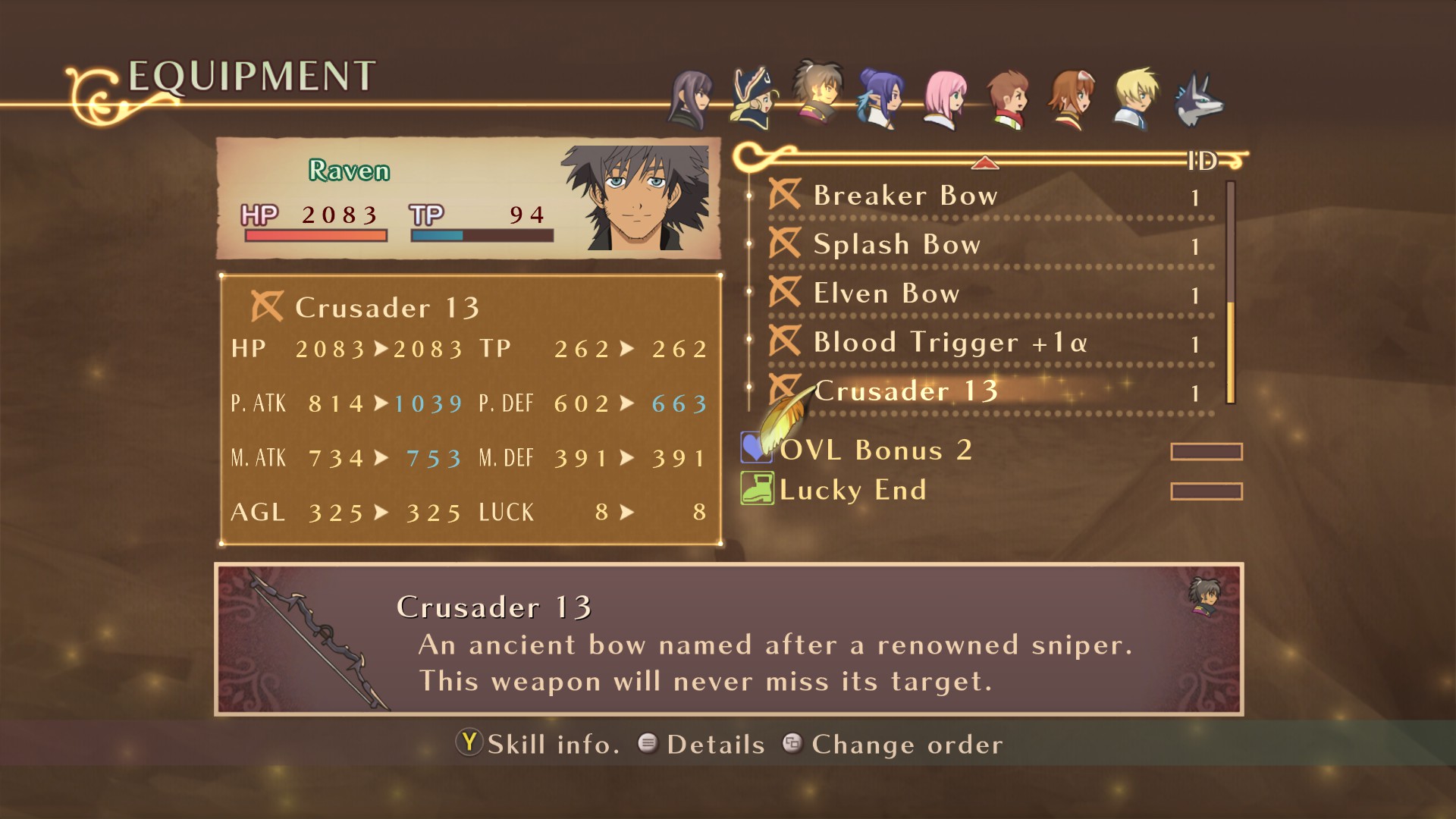Screen dimensions: 1456x819
Task: Switch to Karol's portrait
Action: tap(1009, 99)
